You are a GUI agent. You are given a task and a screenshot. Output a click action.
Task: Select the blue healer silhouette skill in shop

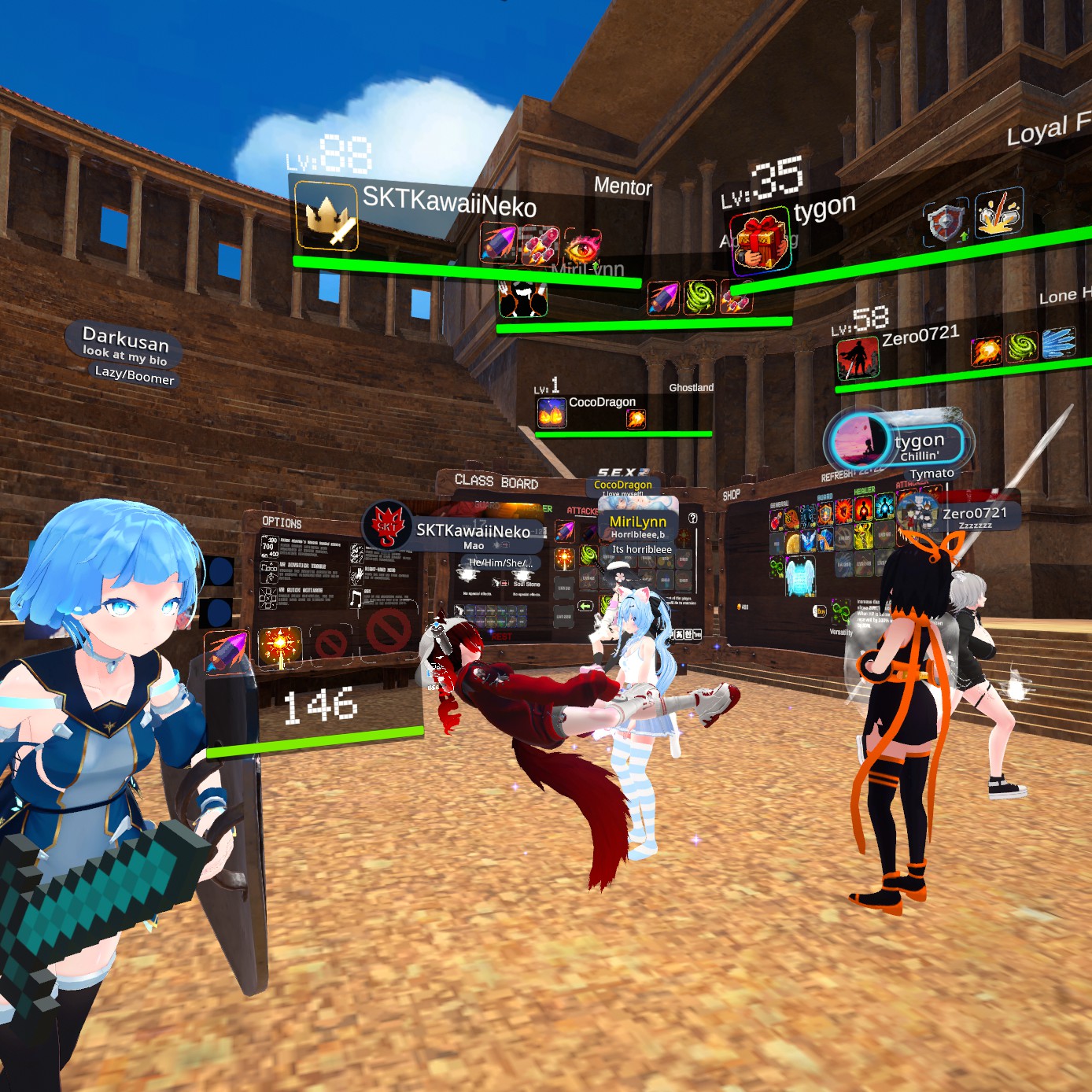coord(884,506)
